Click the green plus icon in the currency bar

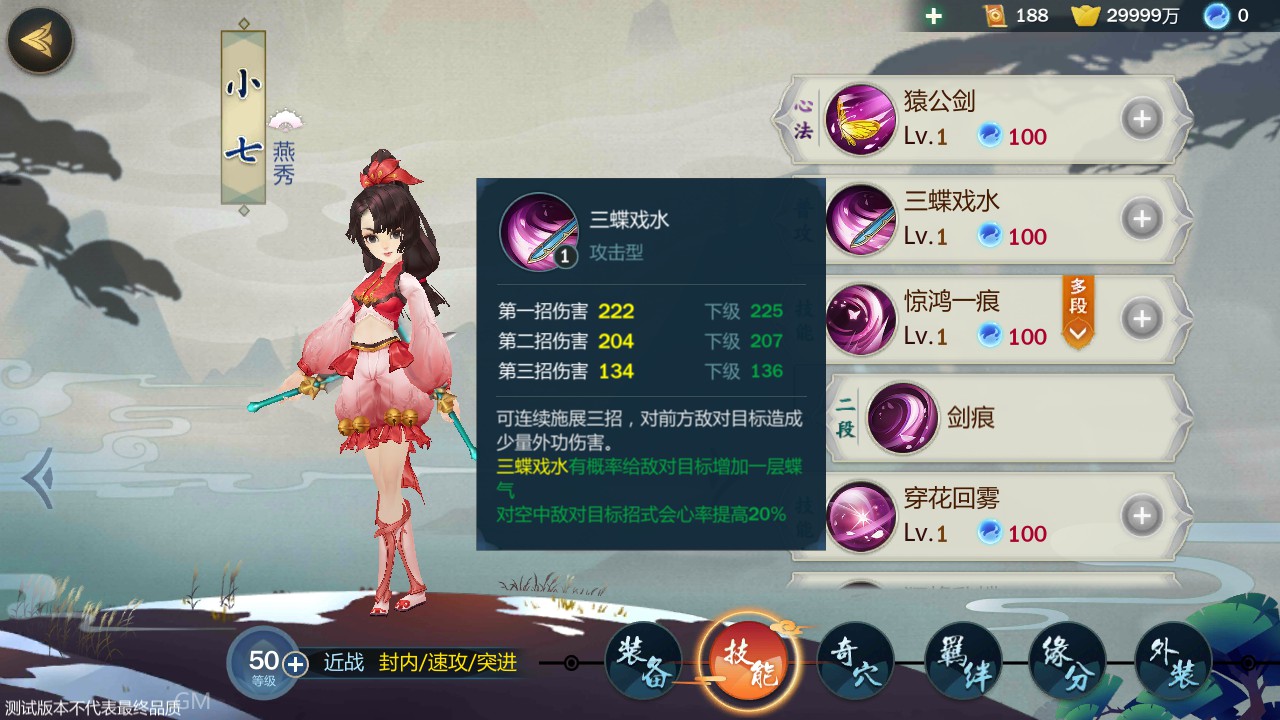click(934, 15)
